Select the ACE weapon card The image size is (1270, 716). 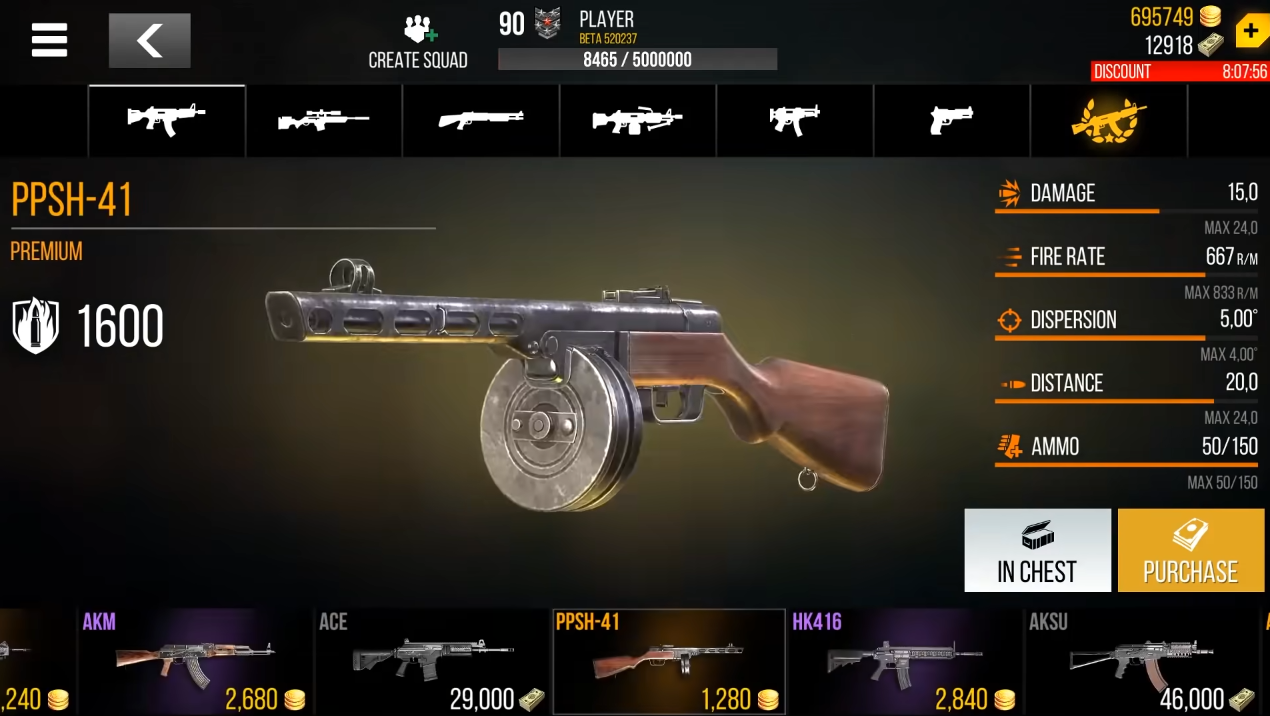tap(432, 661)
